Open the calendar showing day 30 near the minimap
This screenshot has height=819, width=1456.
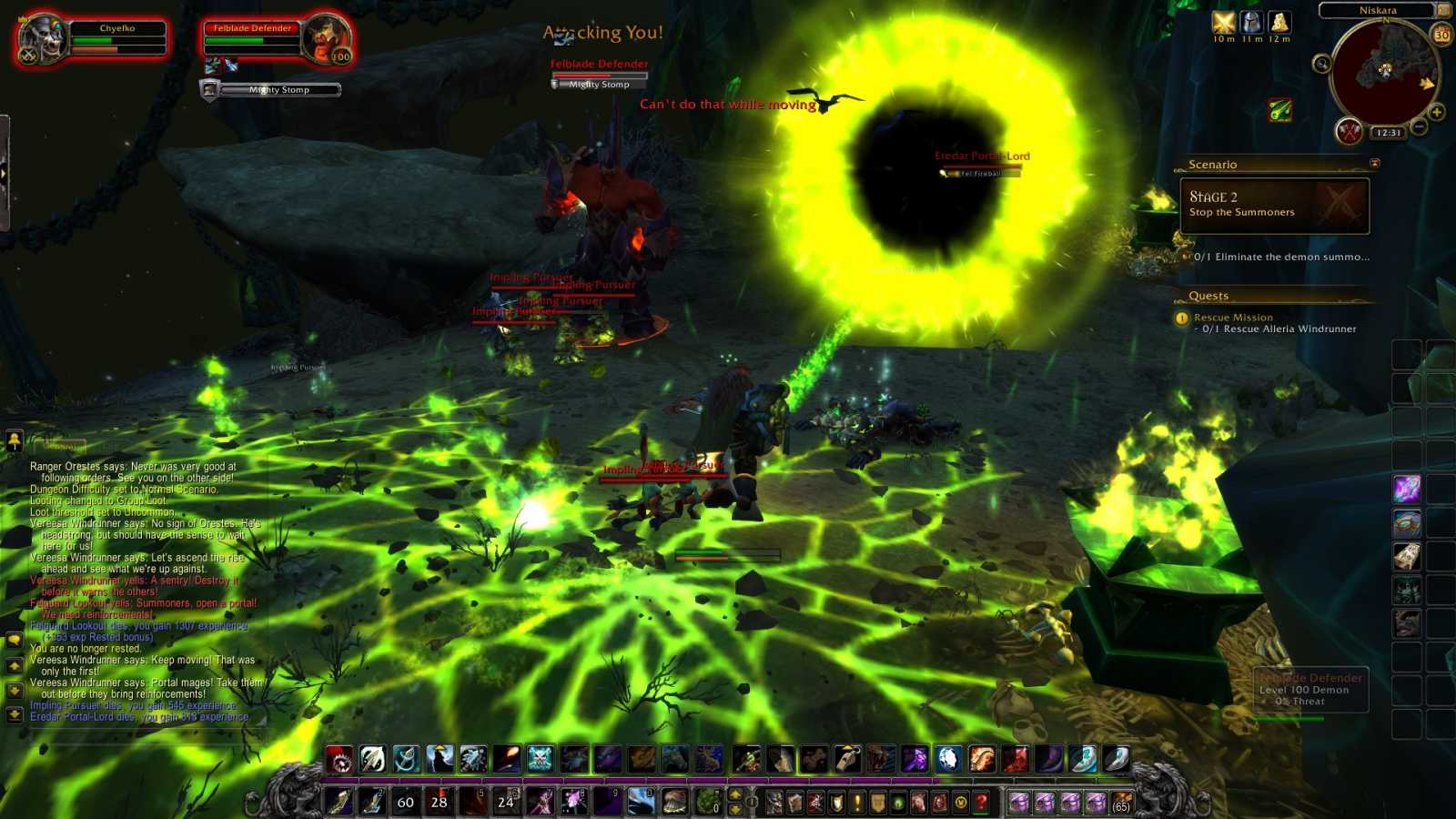(x=1441, y=35)
